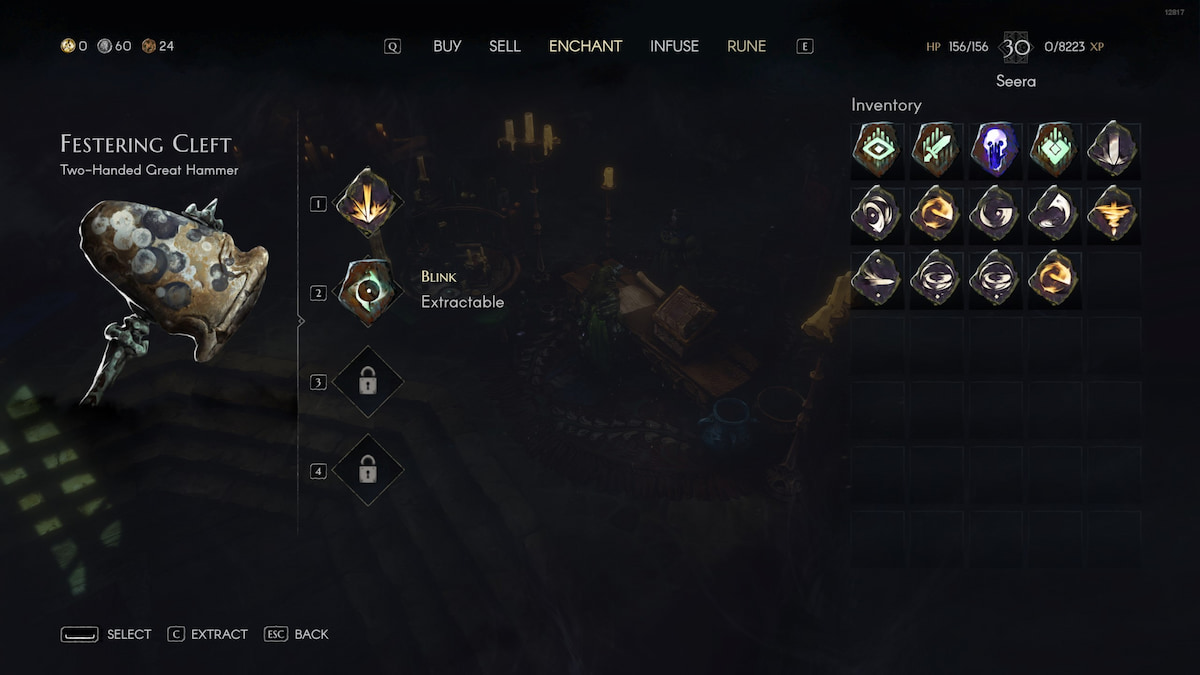Choose the white downward arrow rune

[x=1114, y=150]
